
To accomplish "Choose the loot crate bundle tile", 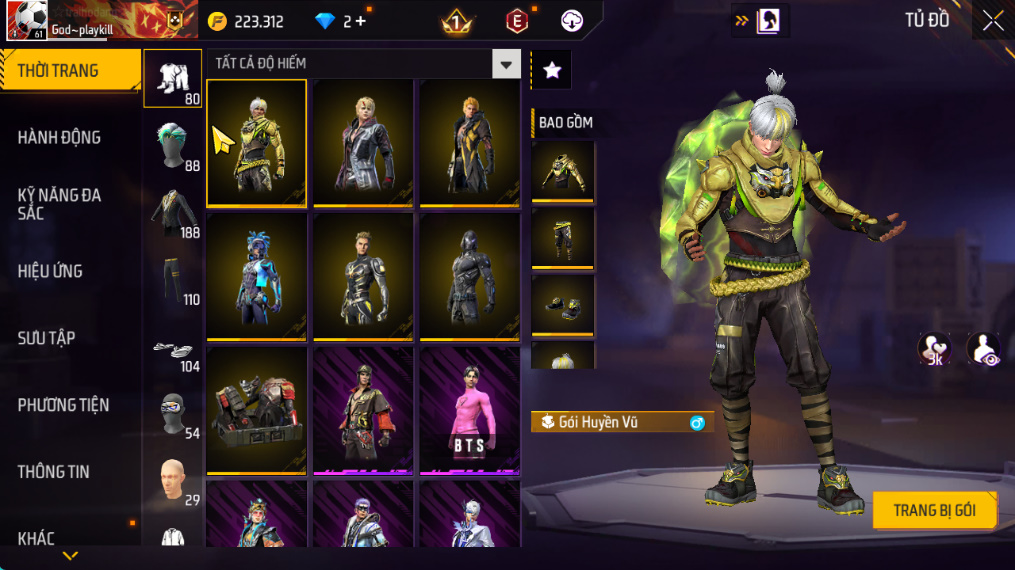I will coord(257,410).
